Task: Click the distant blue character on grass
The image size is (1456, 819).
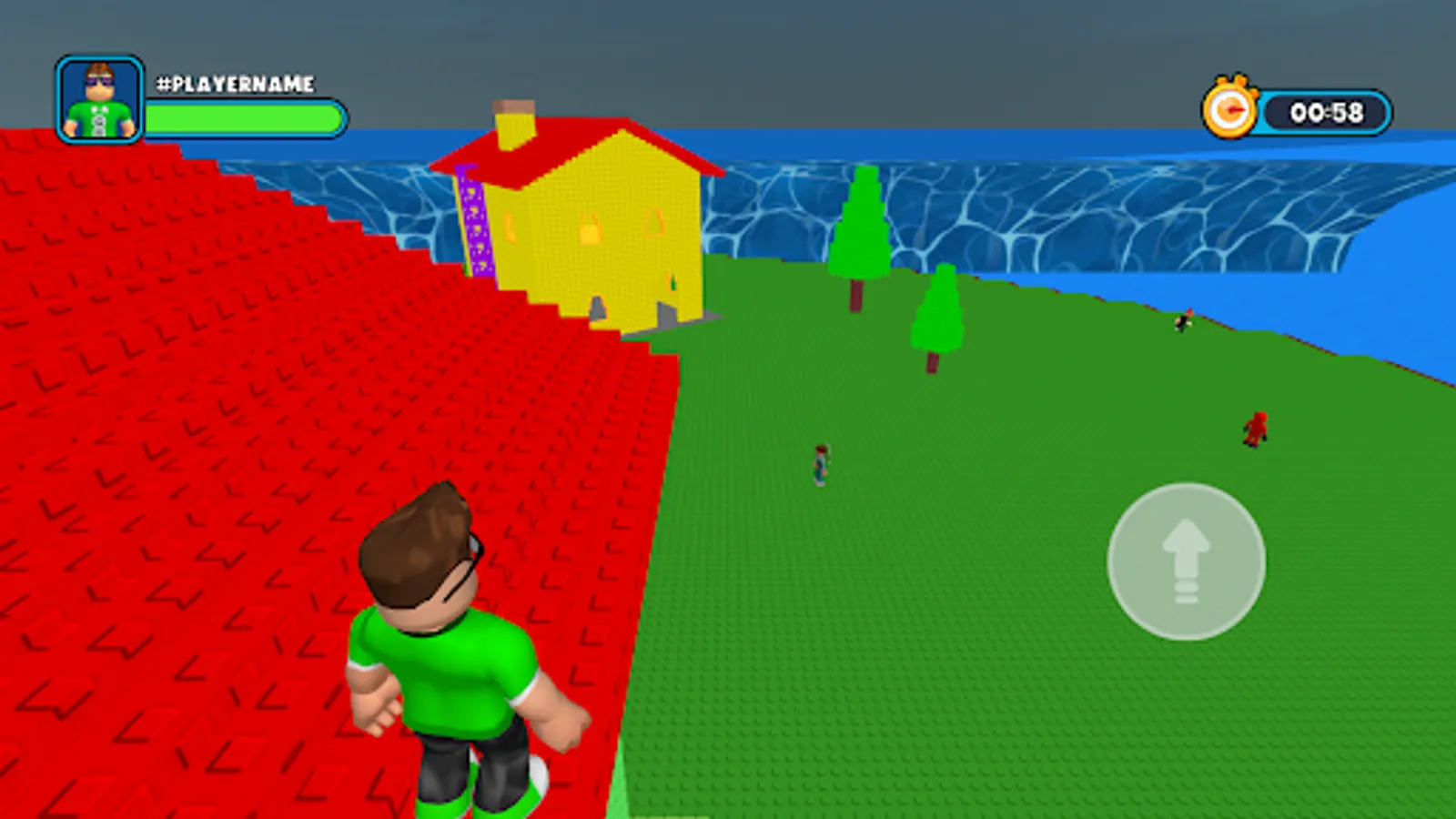Action: coord(820,464)
